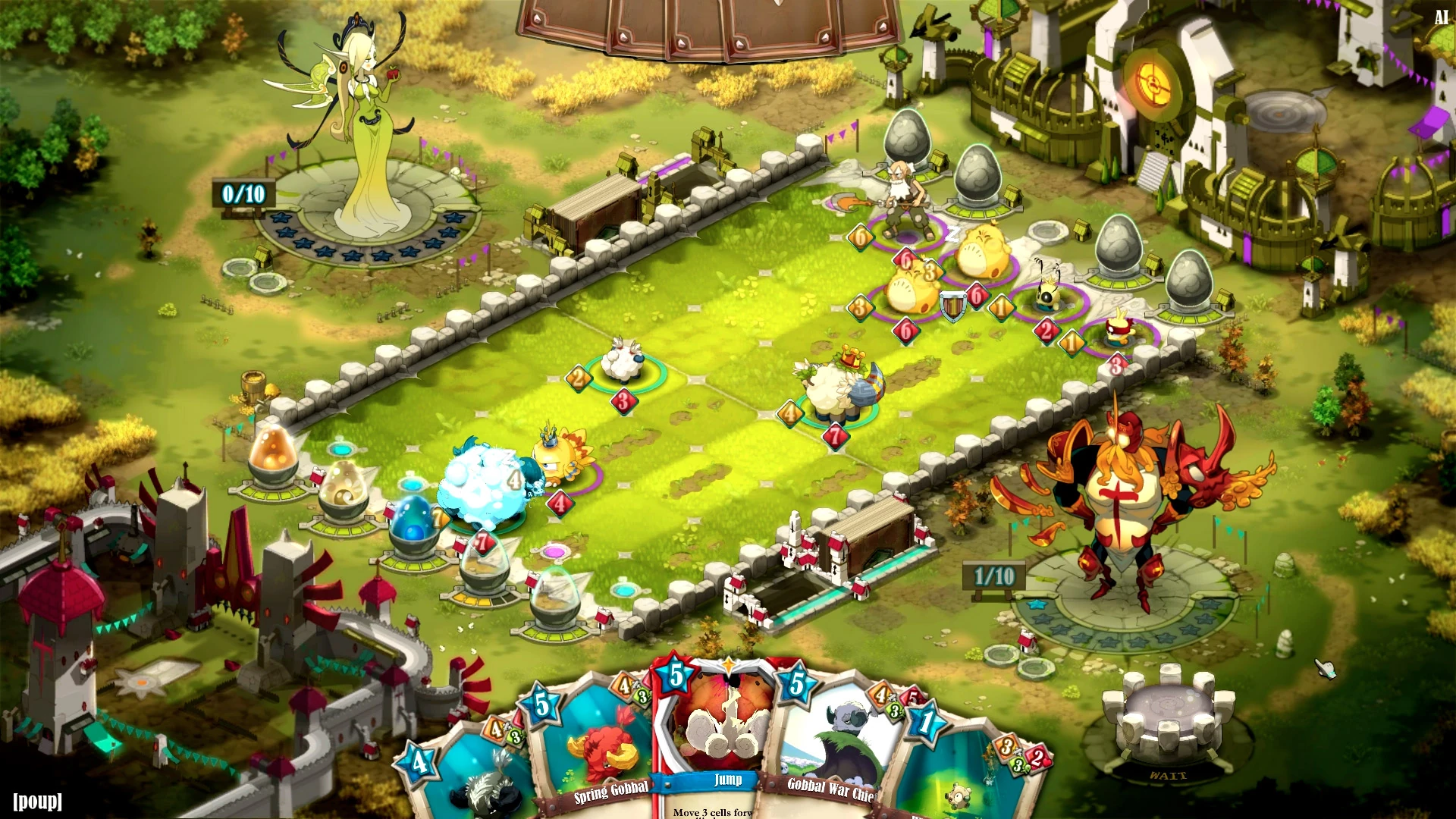Click the blue cost star on Spring Gobbal
The width and height of the screenshot is (1456, 819).
[x=541, y=703]
